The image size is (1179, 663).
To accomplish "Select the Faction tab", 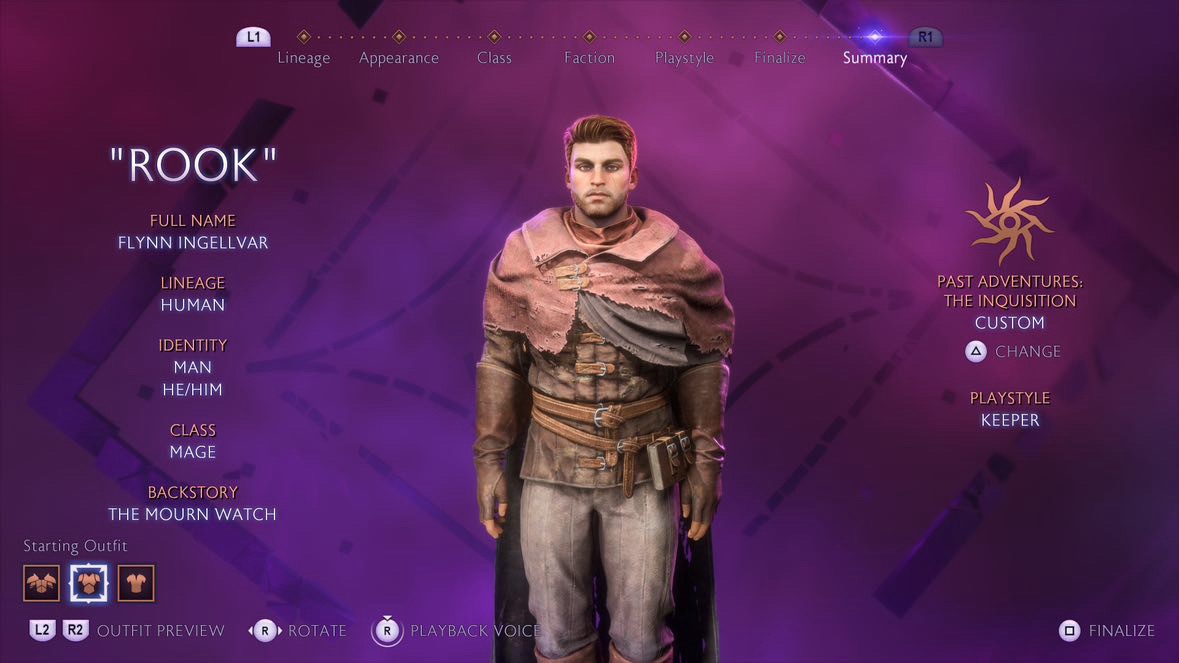I will [x=589, y=57].
